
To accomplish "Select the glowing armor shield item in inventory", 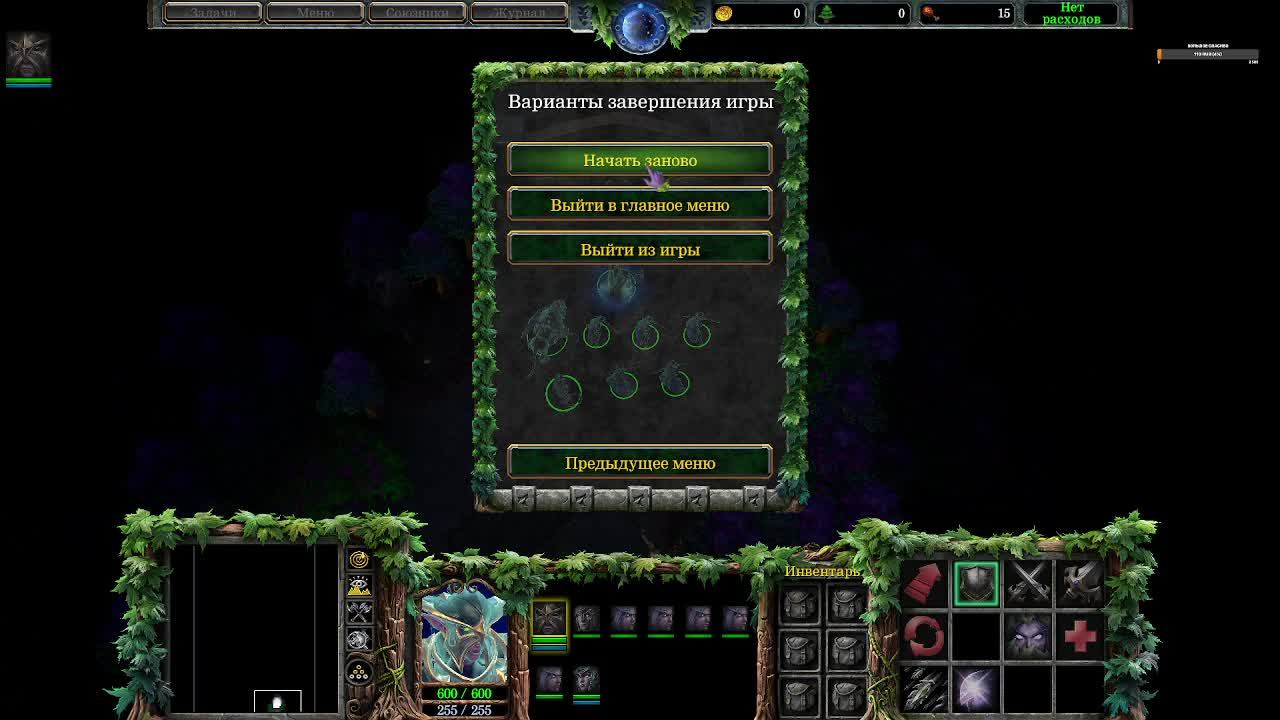I will pos(977,584).
